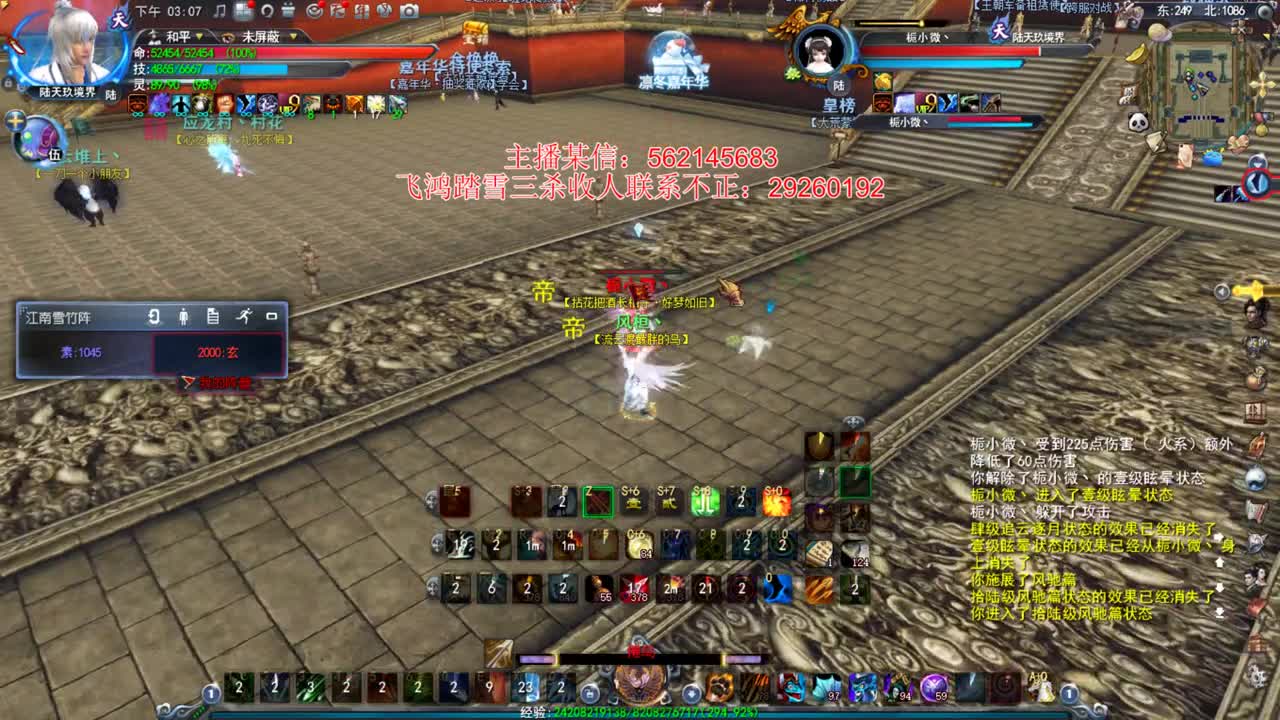Click the music note icon near the clock
1280x720 pixels.
pos(220,10)
